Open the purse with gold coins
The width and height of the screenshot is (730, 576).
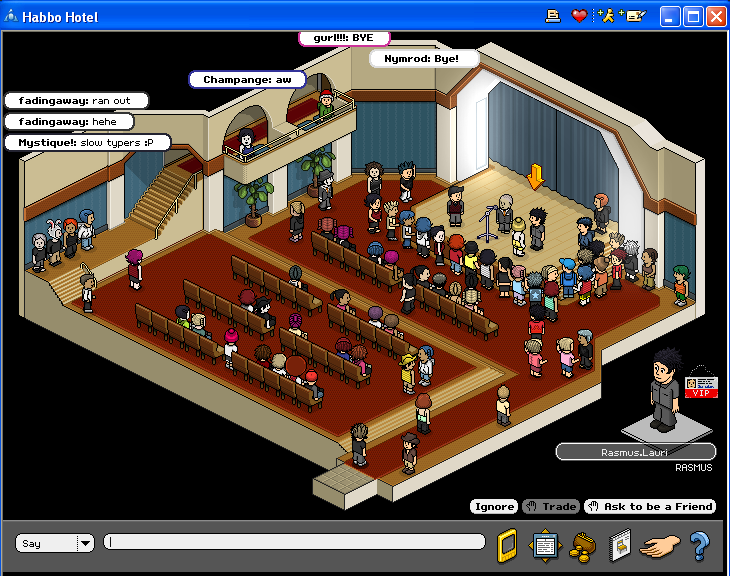582,545
